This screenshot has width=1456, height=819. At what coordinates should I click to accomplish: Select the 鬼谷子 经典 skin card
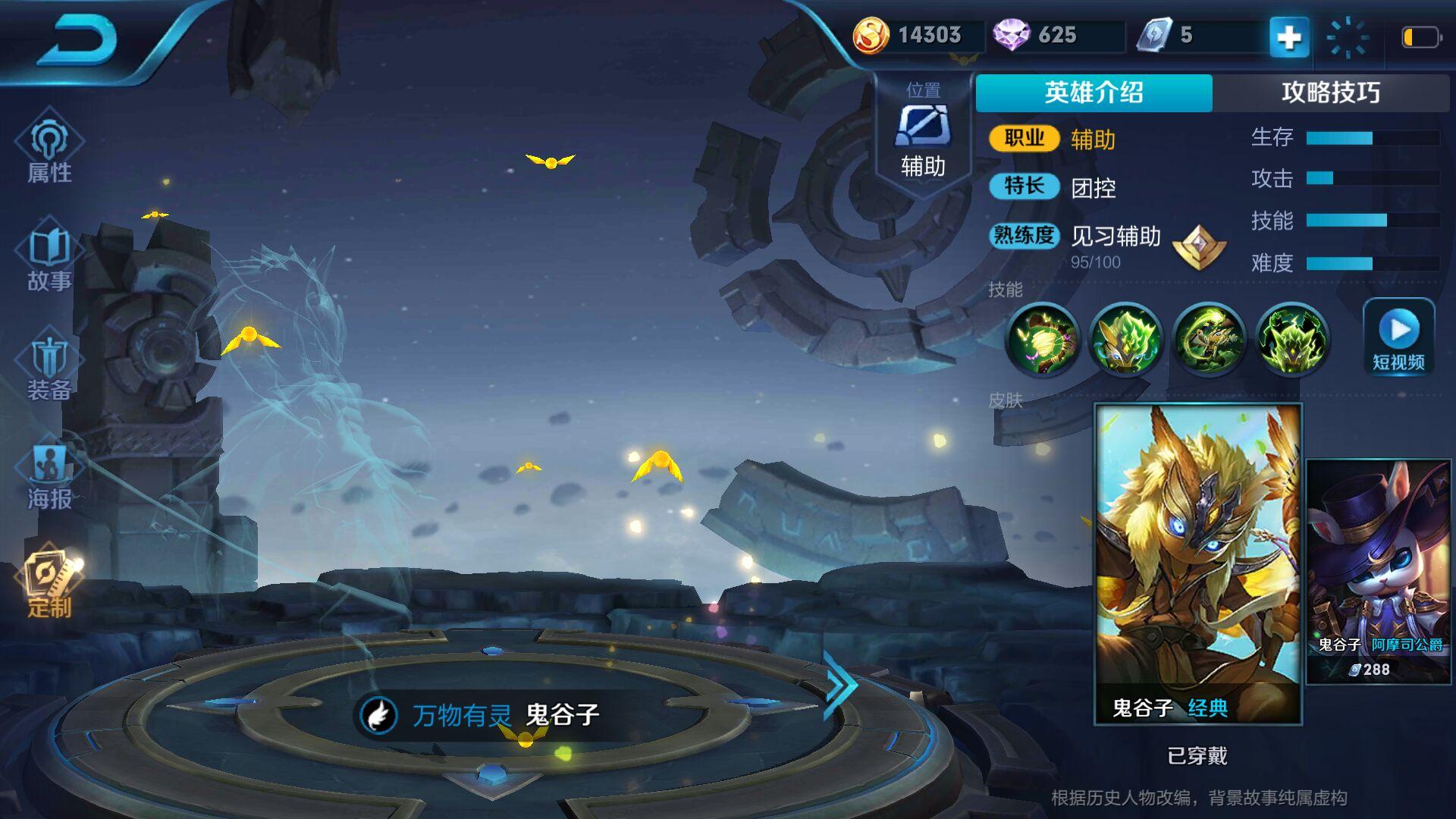click(1197, 563)
